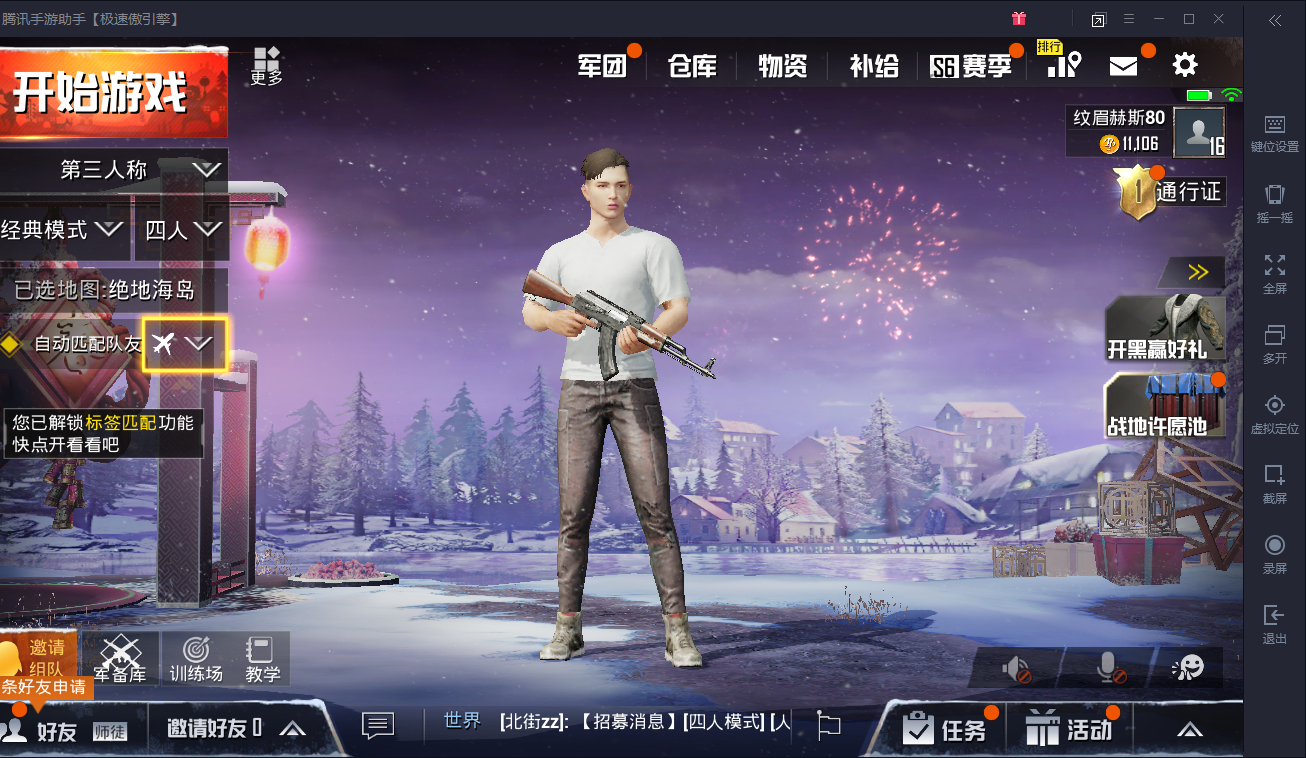Open the 仓库 inventory menu

(x=693, y=66)
